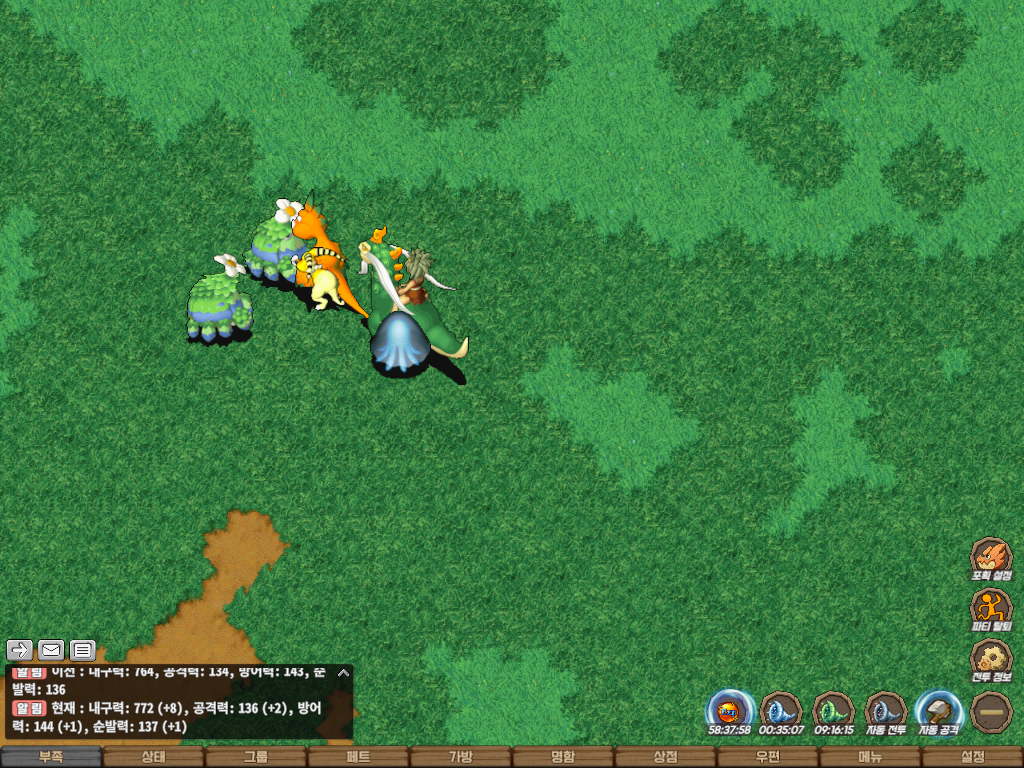Click the arrow button above chat log
Screen dimensions: 1024x768
click(20, 650)
